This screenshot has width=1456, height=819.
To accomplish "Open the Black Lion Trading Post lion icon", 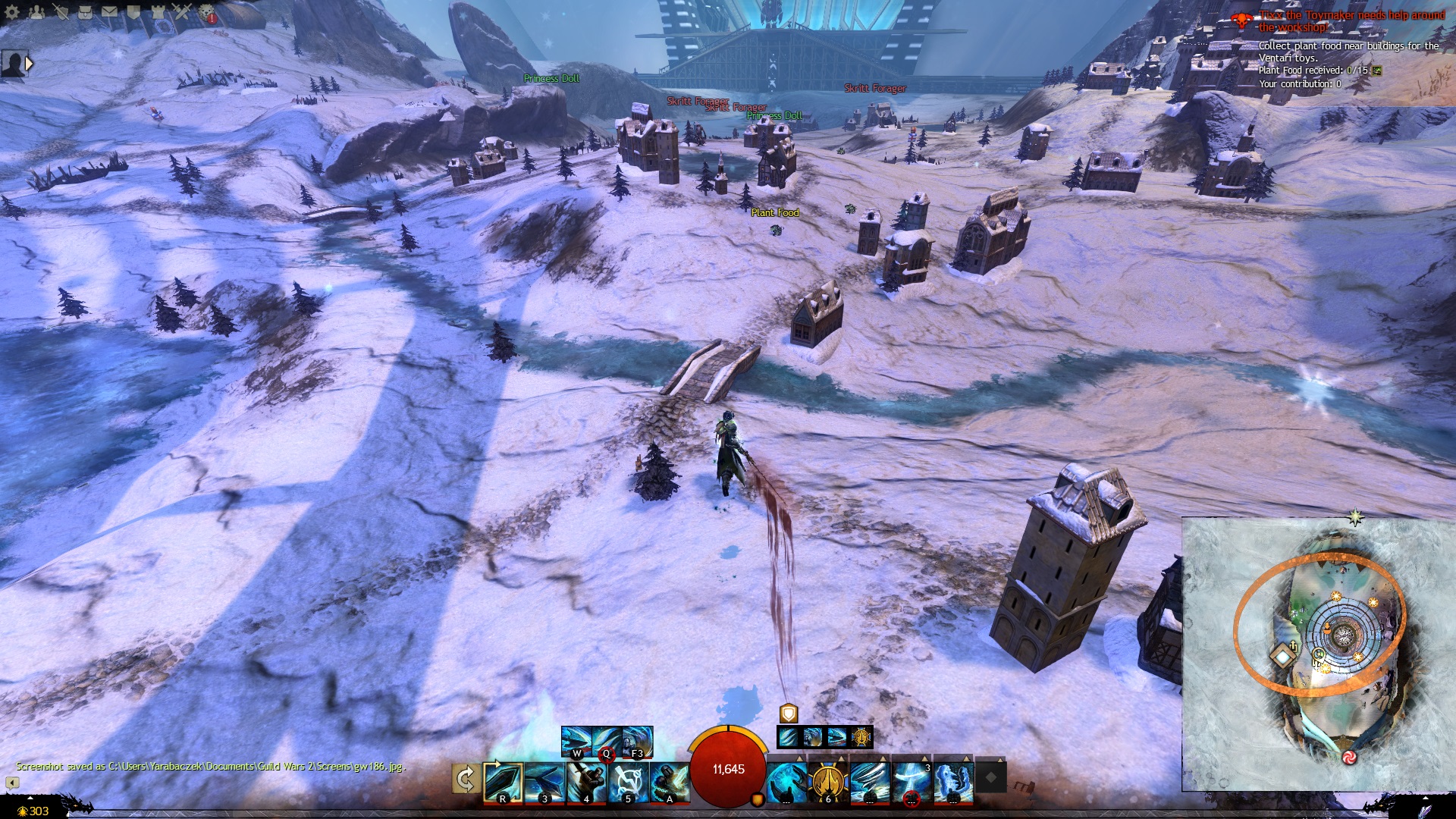I will coord(206,12).
